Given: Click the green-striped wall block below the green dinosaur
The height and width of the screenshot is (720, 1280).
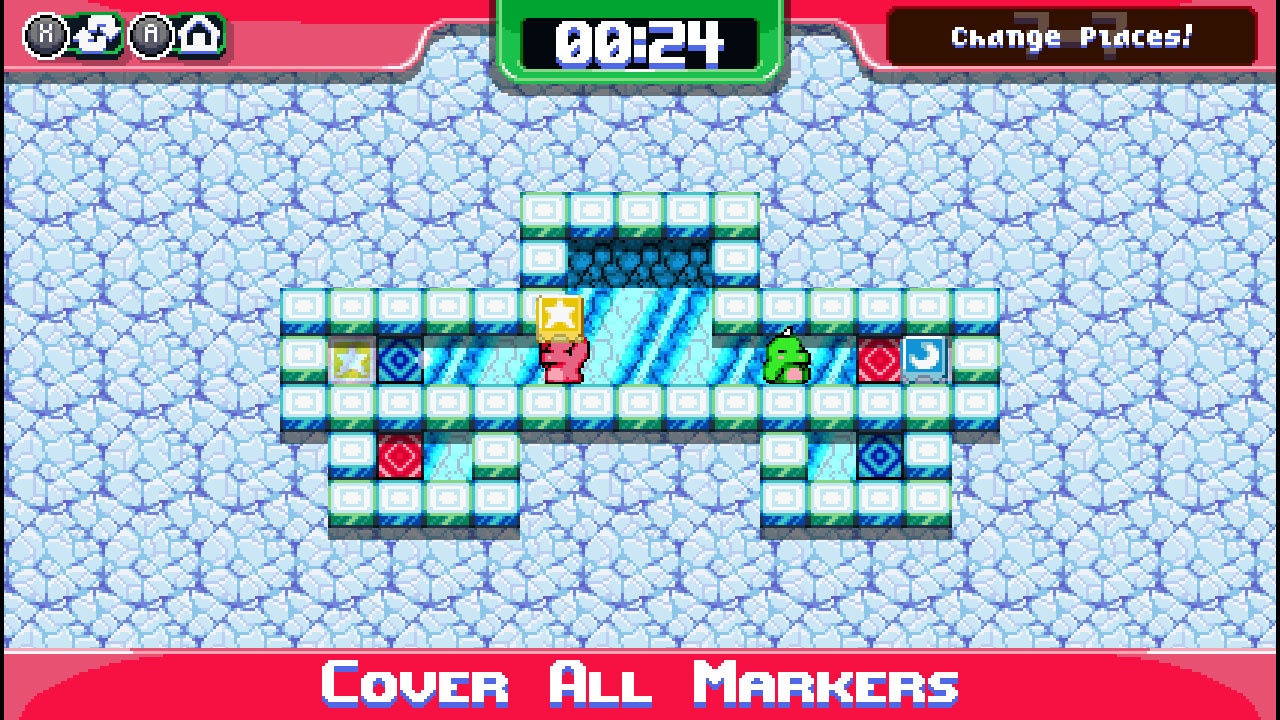Looking at the screenshot, I should coord(787,405).
